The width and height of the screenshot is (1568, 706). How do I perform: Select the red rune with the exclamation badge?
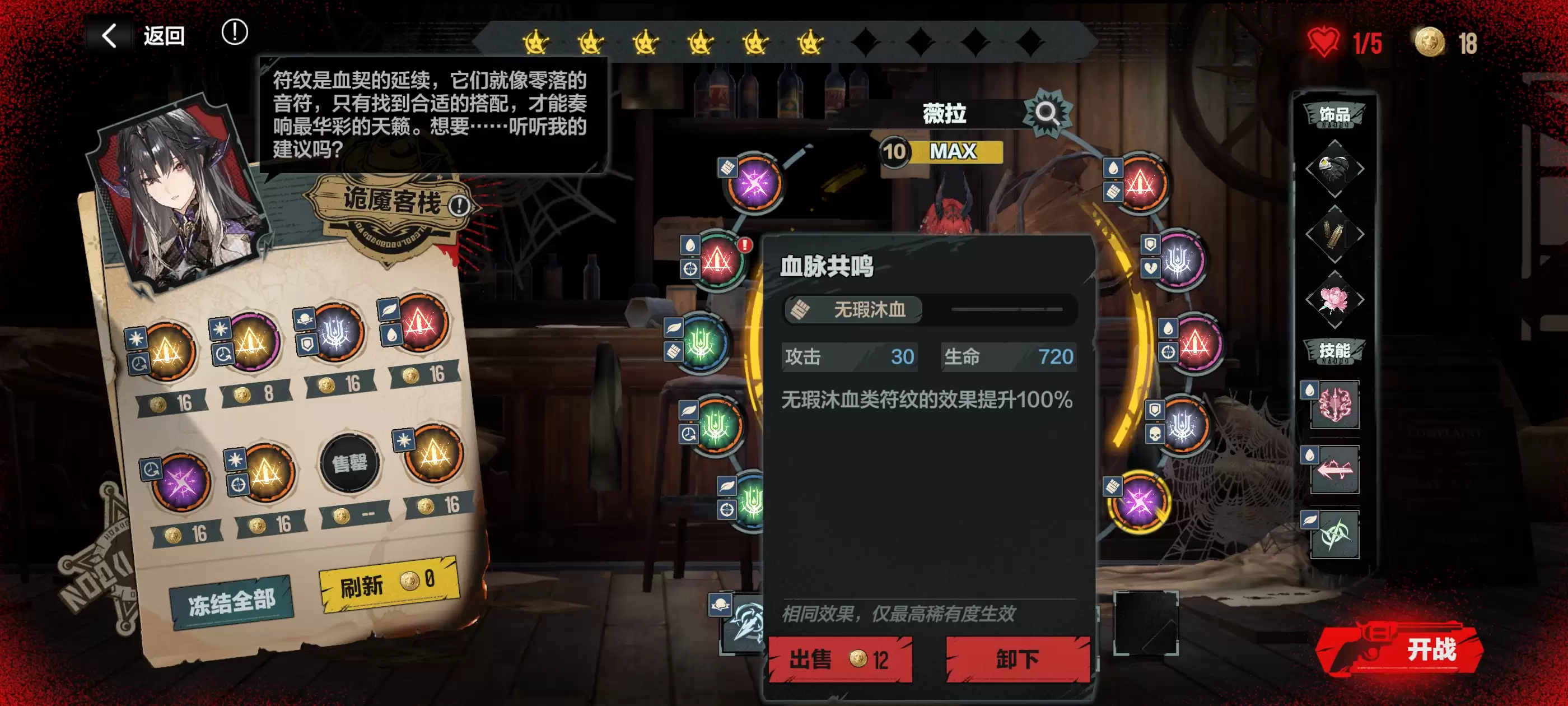click(x=718, y=262)
